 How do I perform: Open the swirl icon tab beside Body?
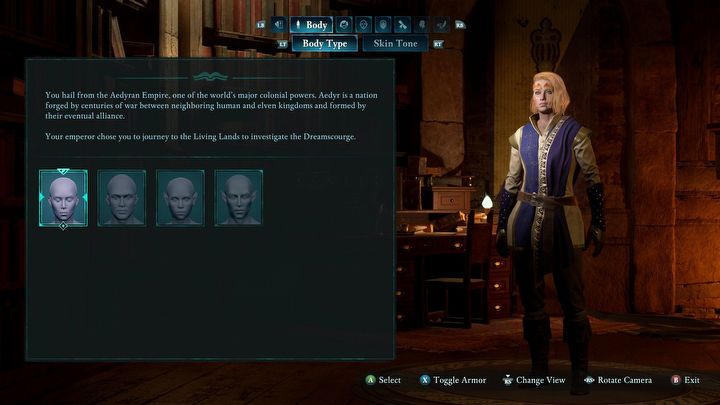[344, 25]
